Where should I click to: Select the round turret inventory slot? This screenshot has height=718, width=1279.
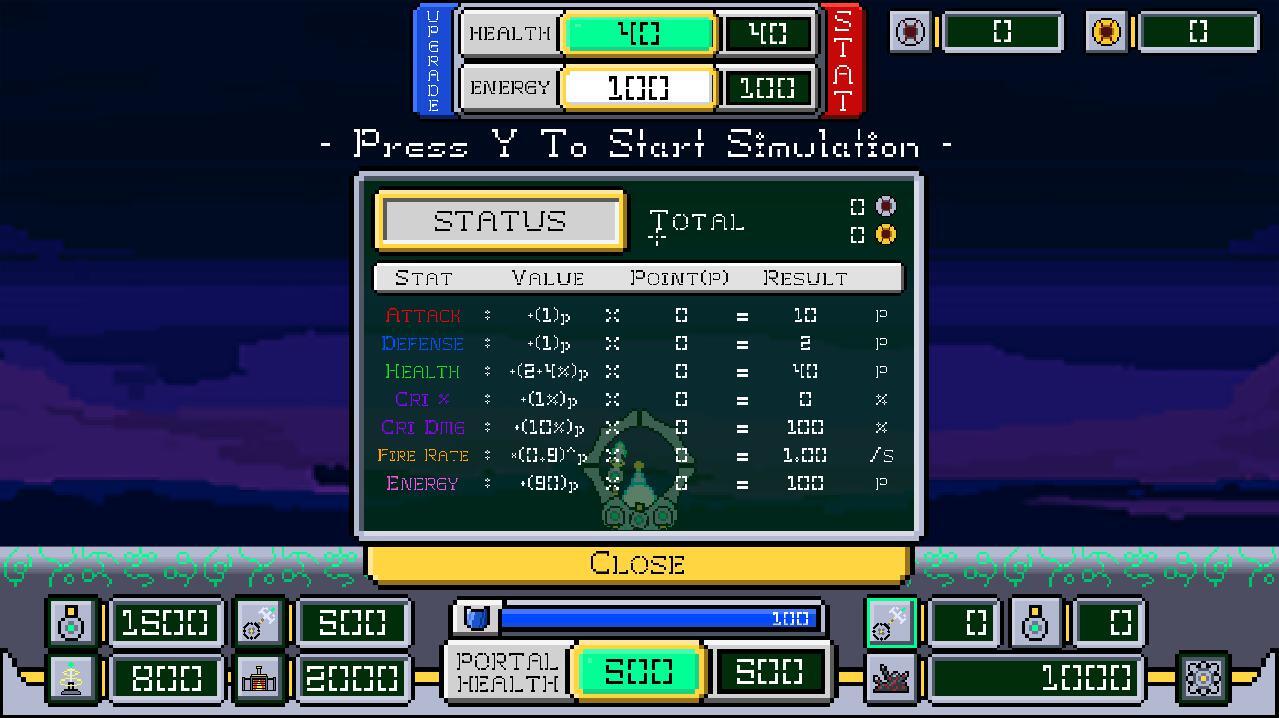pyautogui.click(x=1036, y=623)
